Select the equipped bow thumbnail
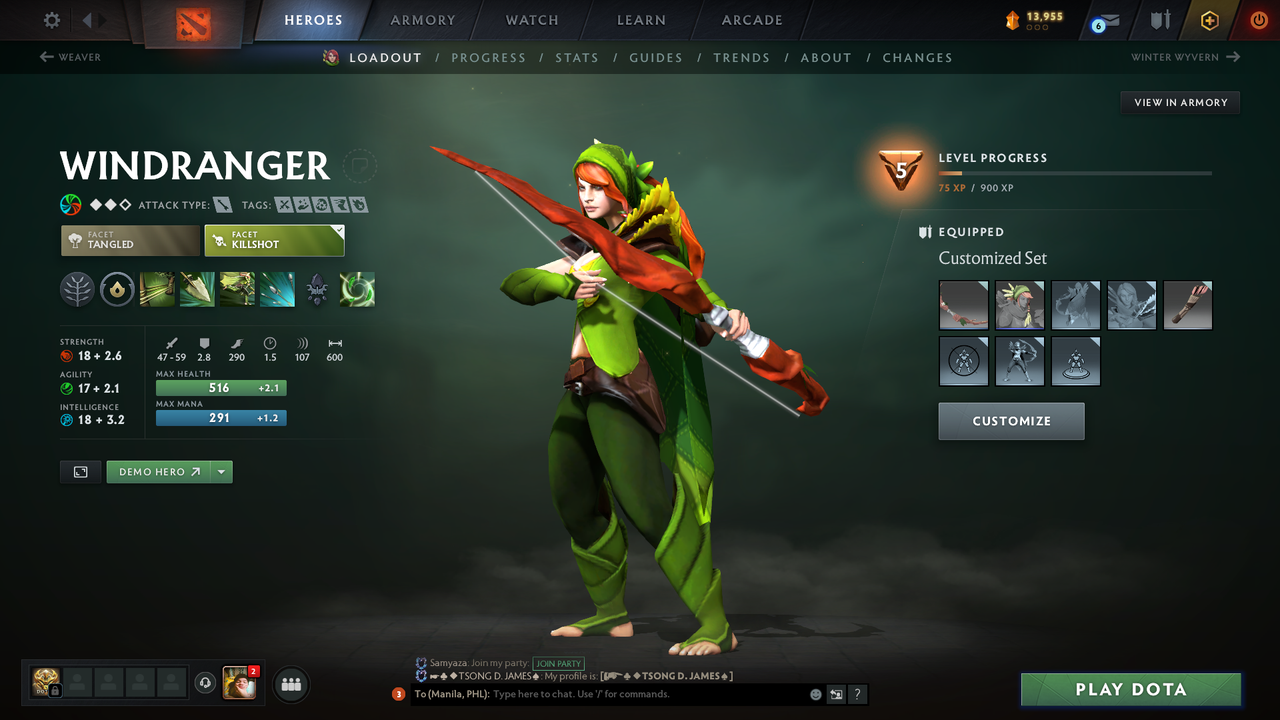1280x720 pixels. click(963, 305)
